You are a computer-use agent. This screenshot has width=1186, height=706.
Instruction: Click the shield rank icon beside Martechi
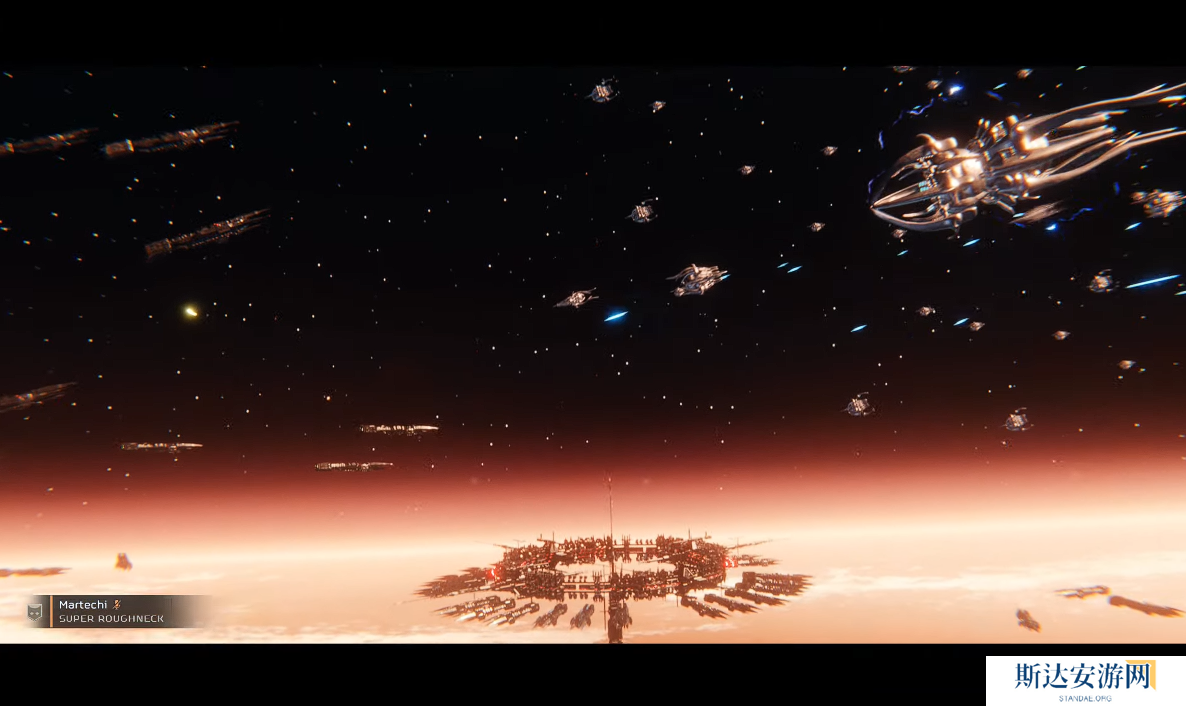[35, 612]
